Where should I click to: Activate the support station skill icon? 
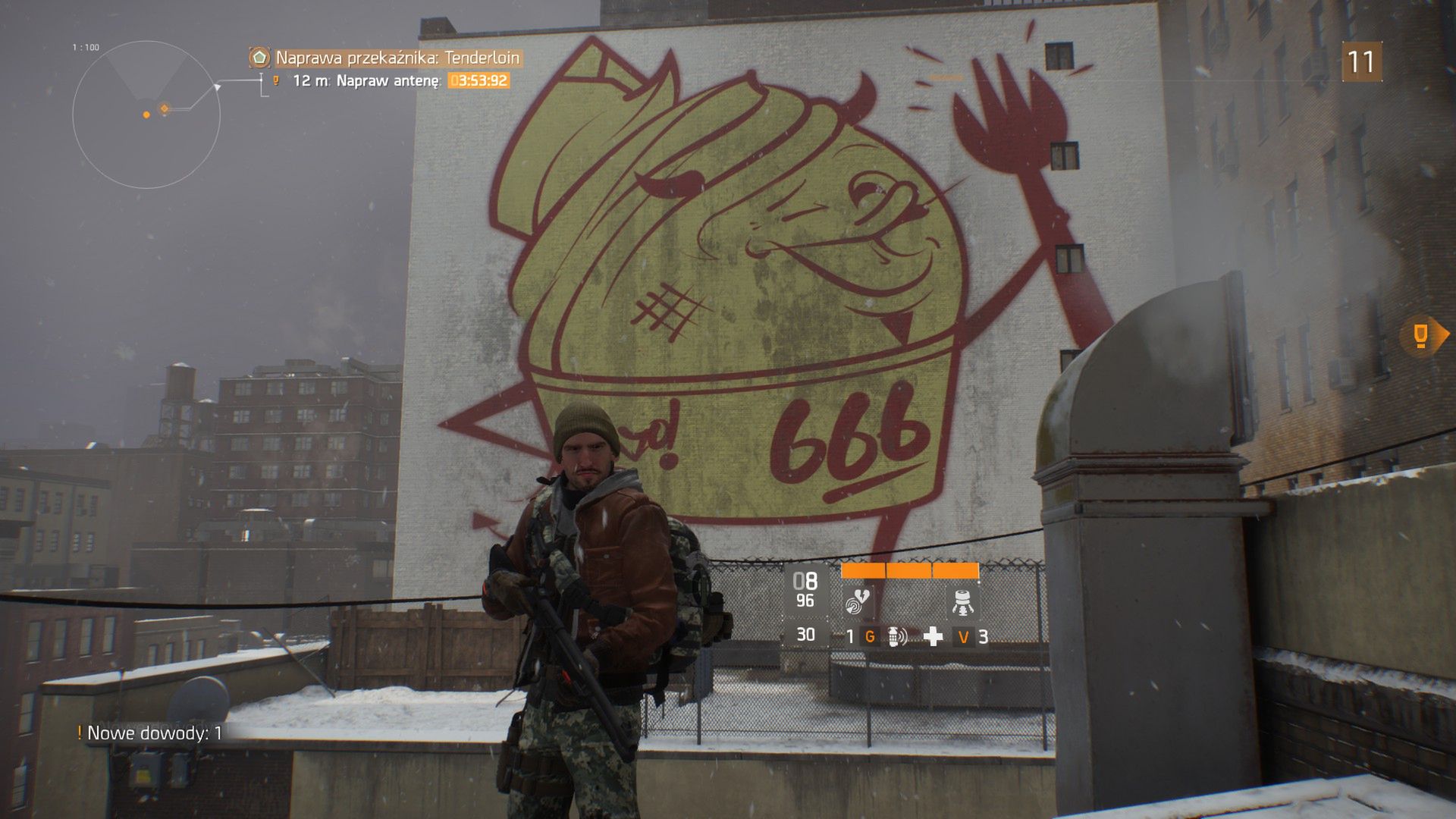click(x=962, y=602)
